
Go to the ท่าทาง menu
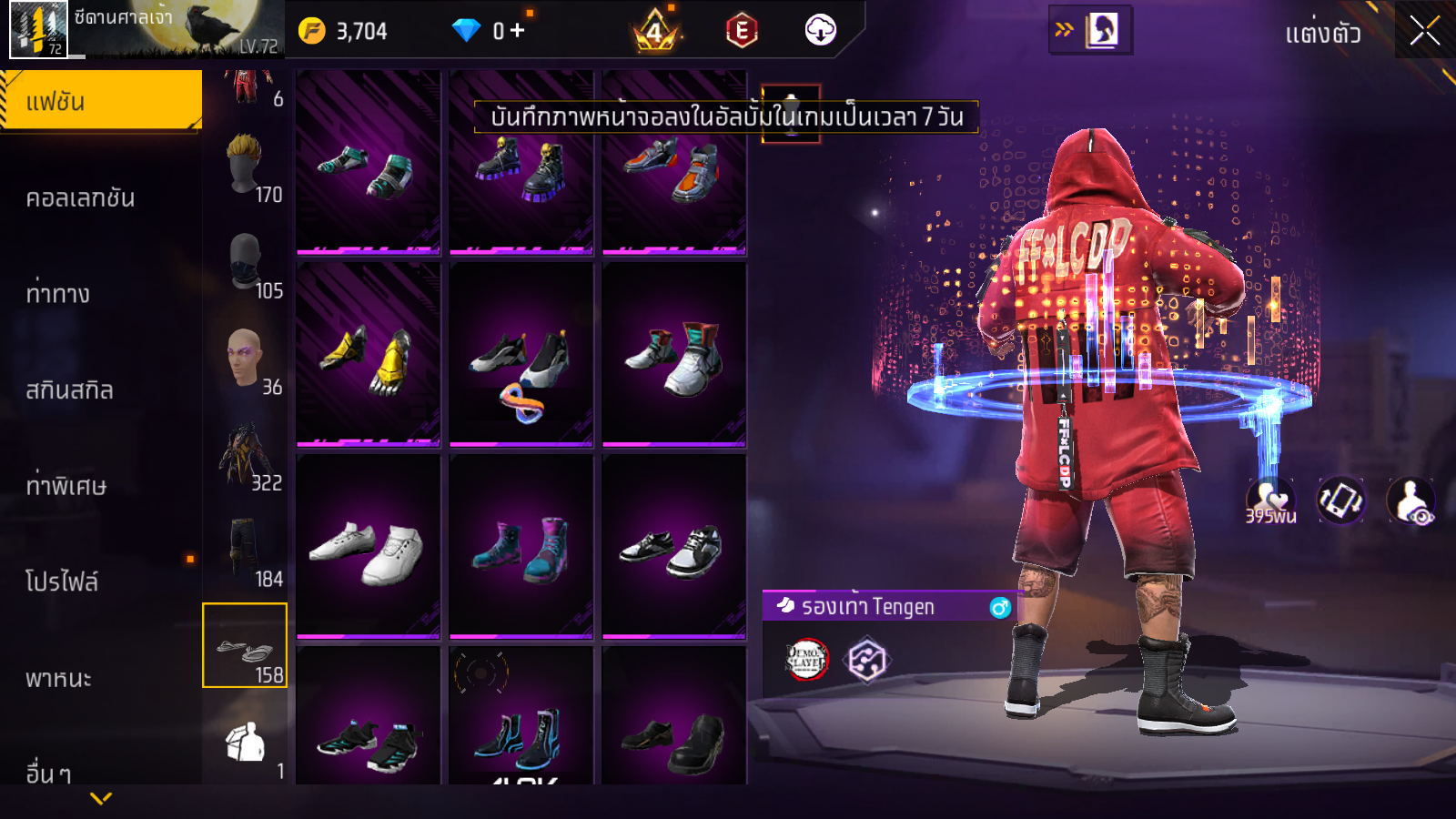(58, 294)
